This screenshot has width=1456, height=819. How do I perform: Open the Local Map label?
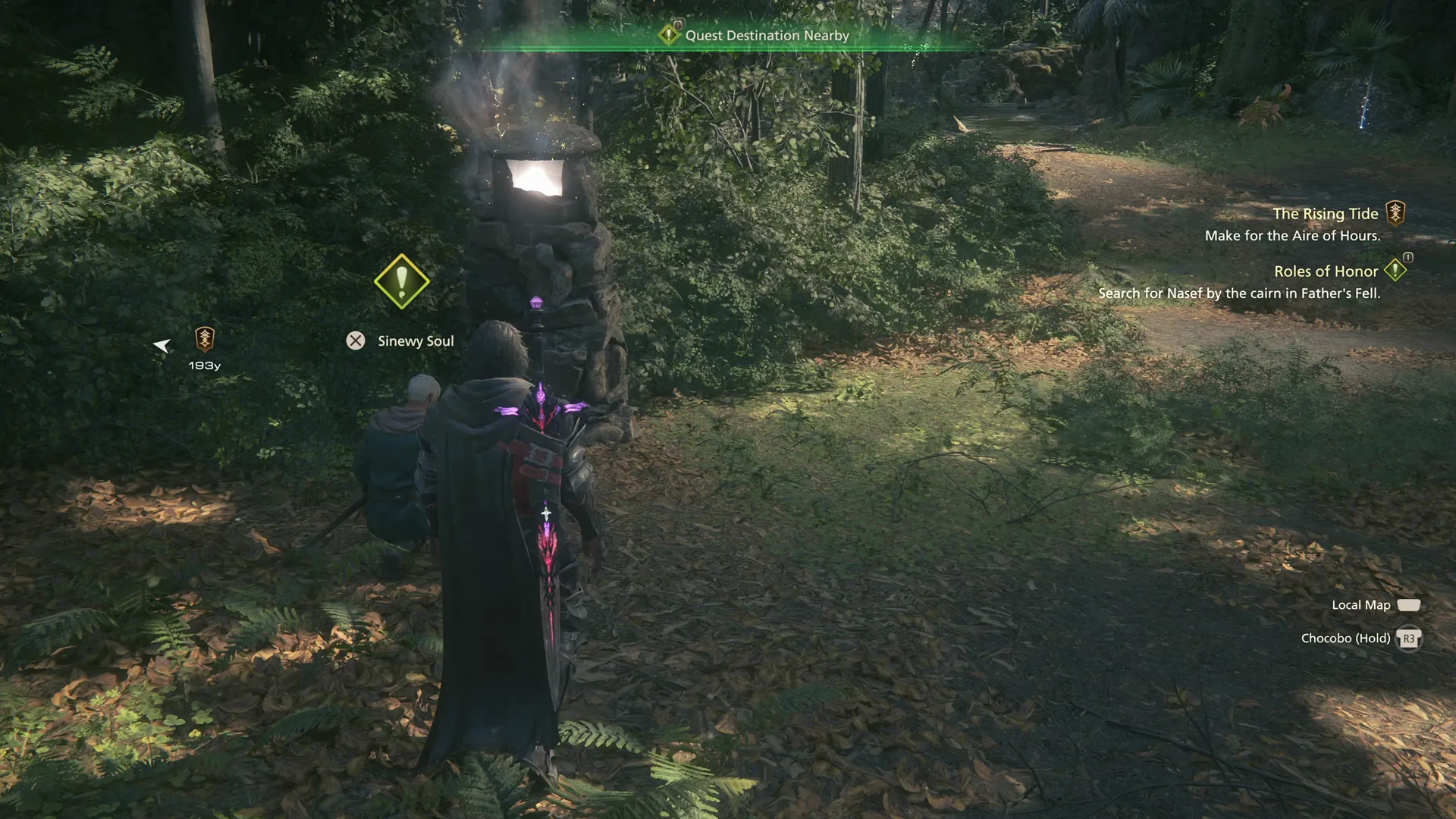click(x=1360, y=605)
